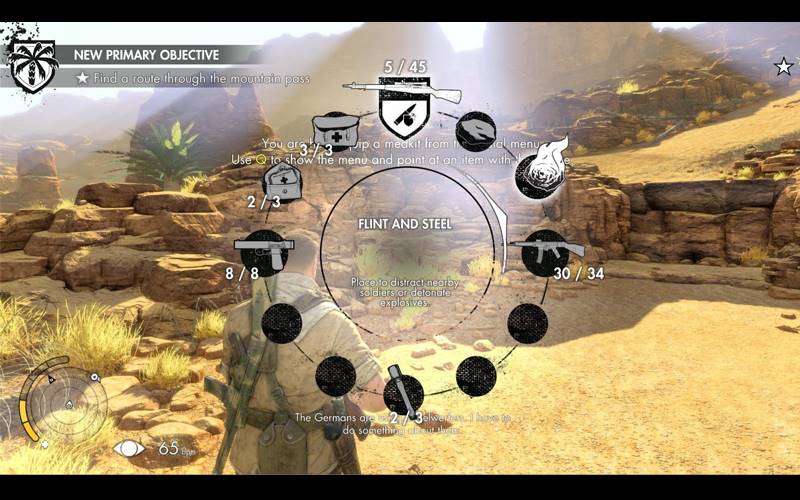Choose the medkit with 3/3 count
The image size is (800, 500).
[x=334, y=130]
